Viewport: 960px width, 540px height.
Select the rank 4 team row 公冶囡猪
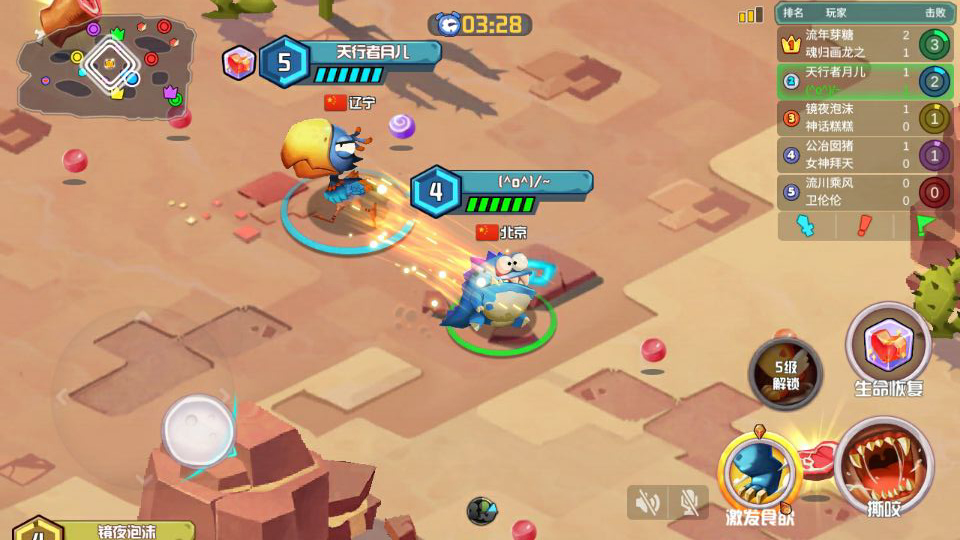(864, 155)
